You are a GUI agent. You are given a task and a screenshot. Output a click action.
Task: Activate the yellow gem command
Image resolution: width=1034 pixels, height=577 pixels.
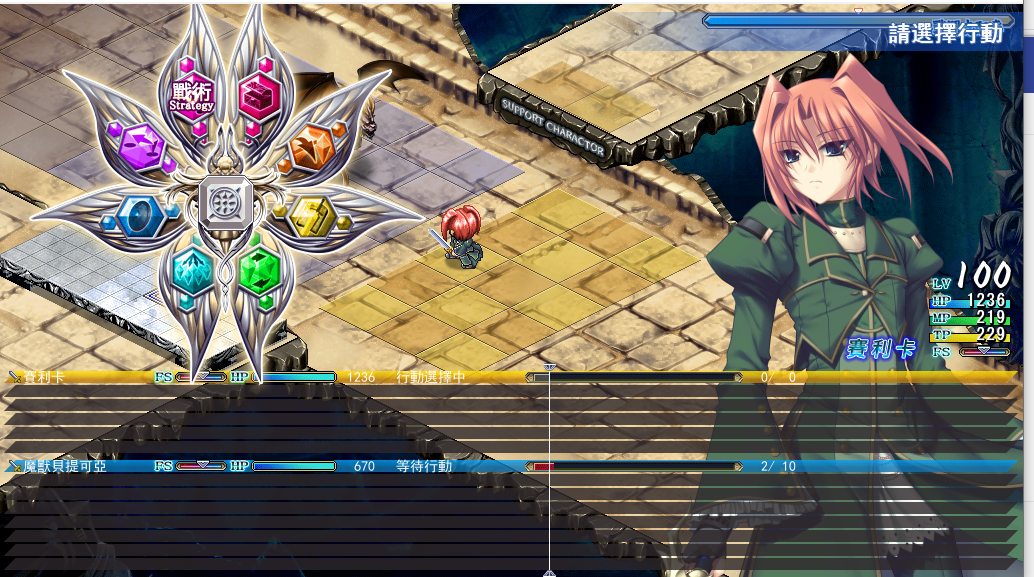(x=311, y=213)
